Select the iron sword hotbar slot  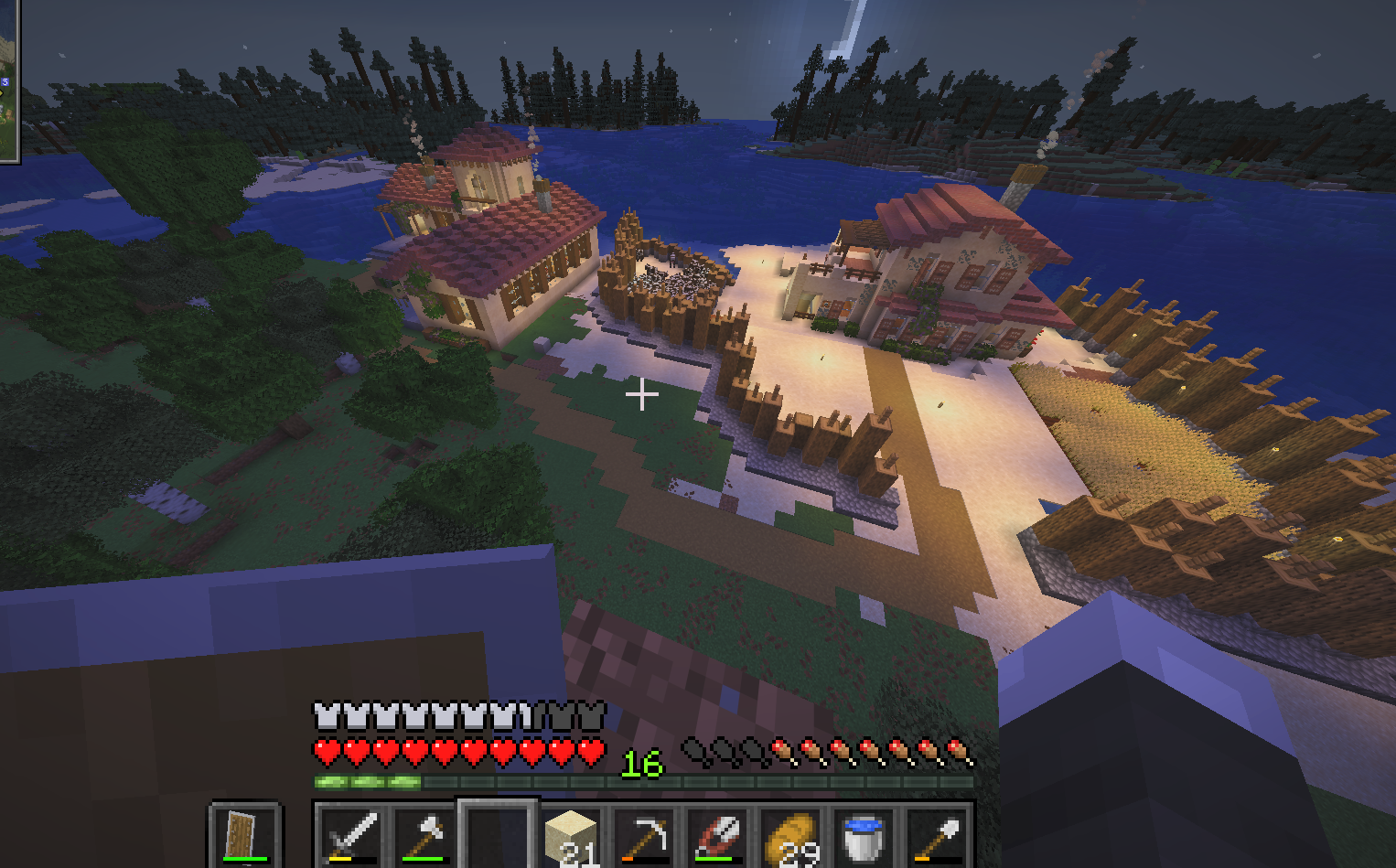(352, 836)
